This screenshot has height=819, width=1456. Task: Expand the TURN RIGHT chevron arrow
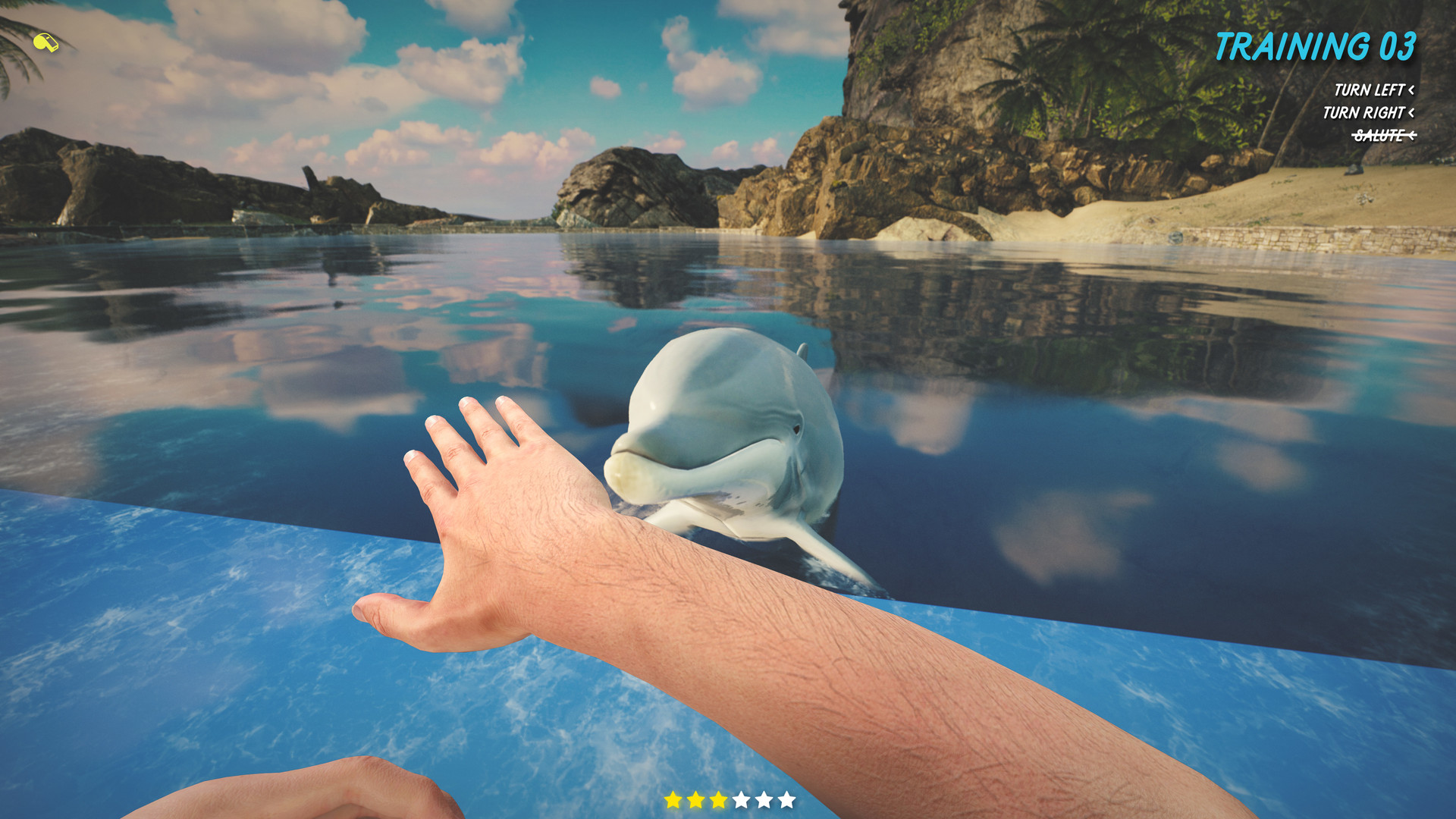click(x=1412, y=112)
